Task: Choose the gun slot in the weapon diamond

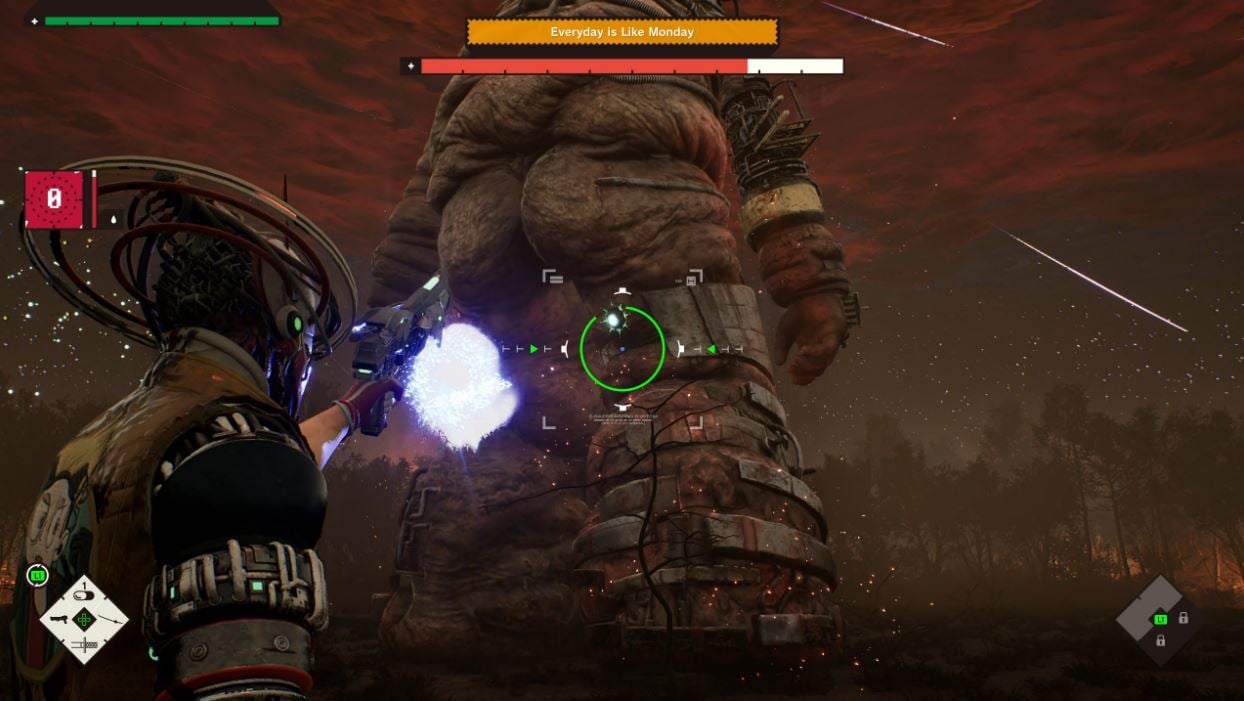Action: coord(59,620)
